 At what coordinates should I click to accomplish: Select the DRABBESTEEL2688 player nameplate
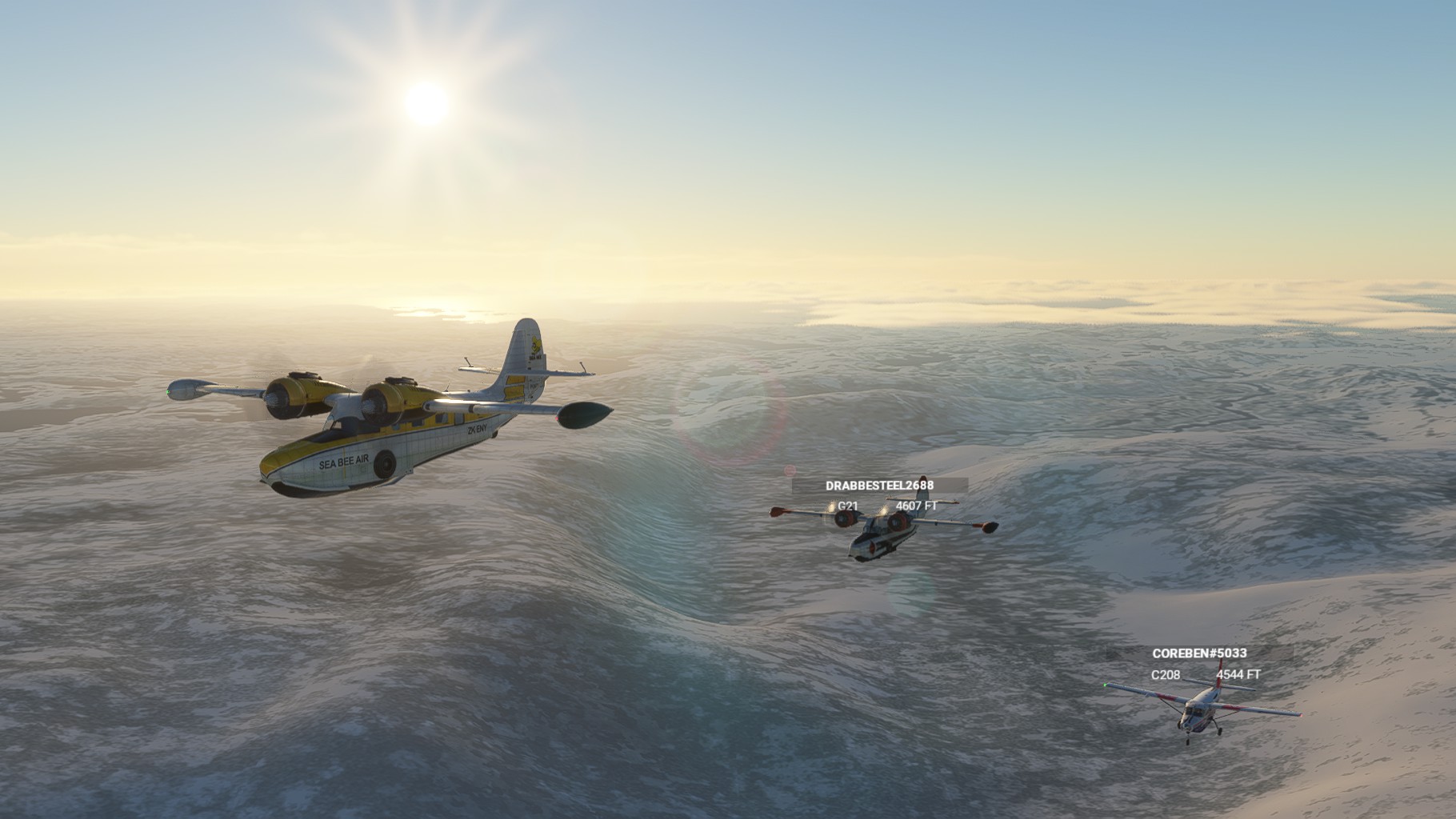coord(879,485)
